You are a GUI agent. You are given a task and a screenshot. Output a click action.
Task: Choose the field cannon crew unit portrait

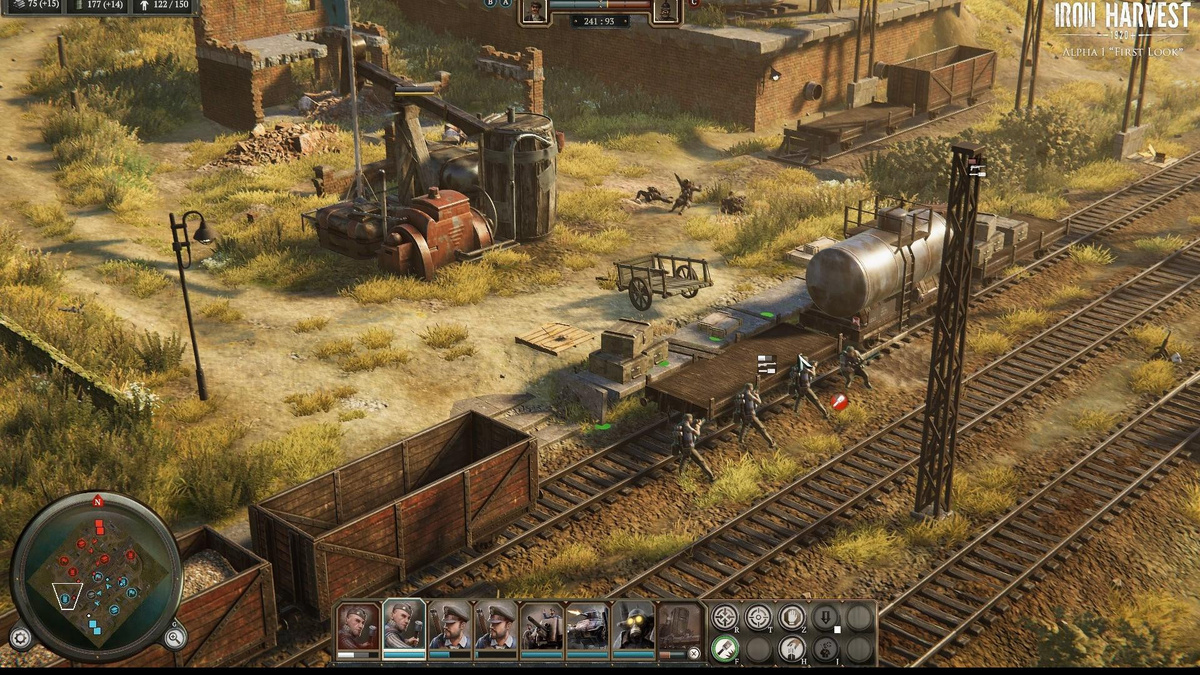(x=542, y=626)
